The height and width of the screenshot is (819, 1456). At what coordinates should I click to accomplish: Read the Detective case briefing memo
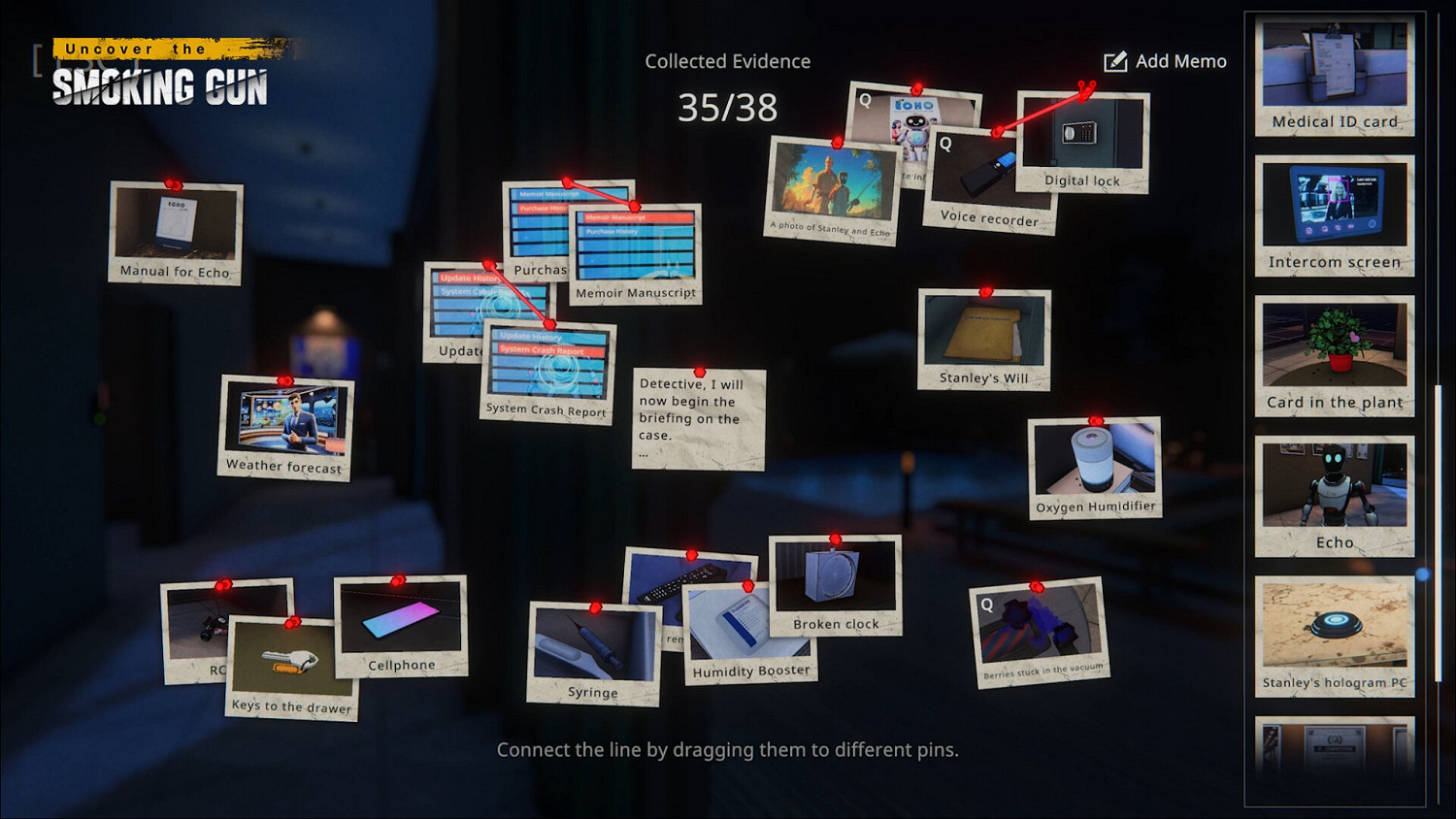[697, 417]
